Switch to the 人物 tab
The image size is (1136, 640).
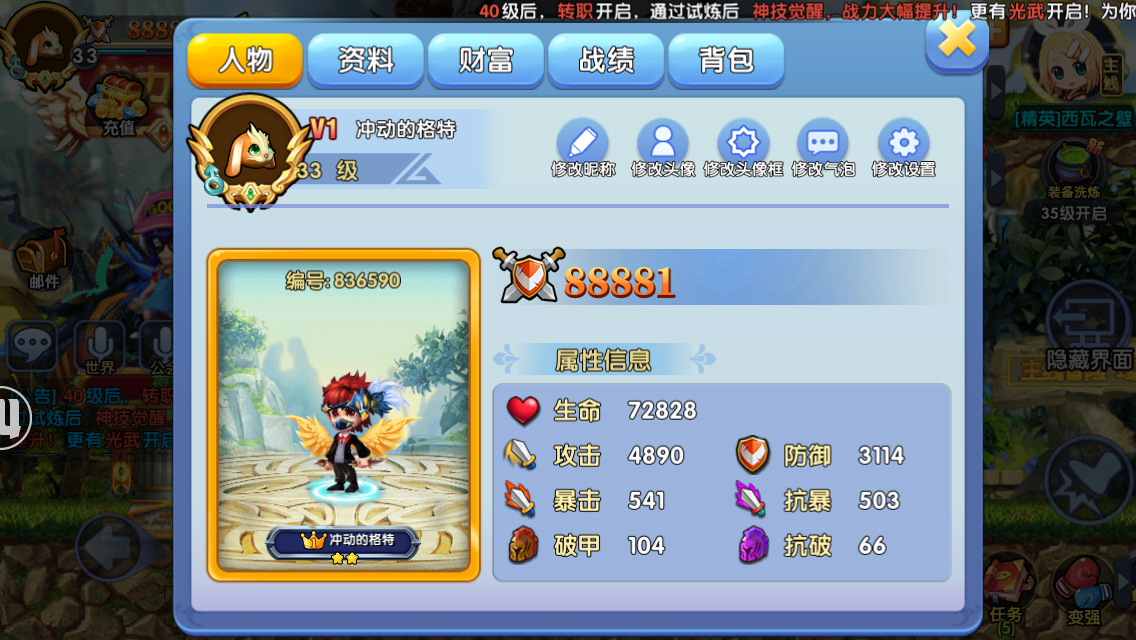pos(245,60)
